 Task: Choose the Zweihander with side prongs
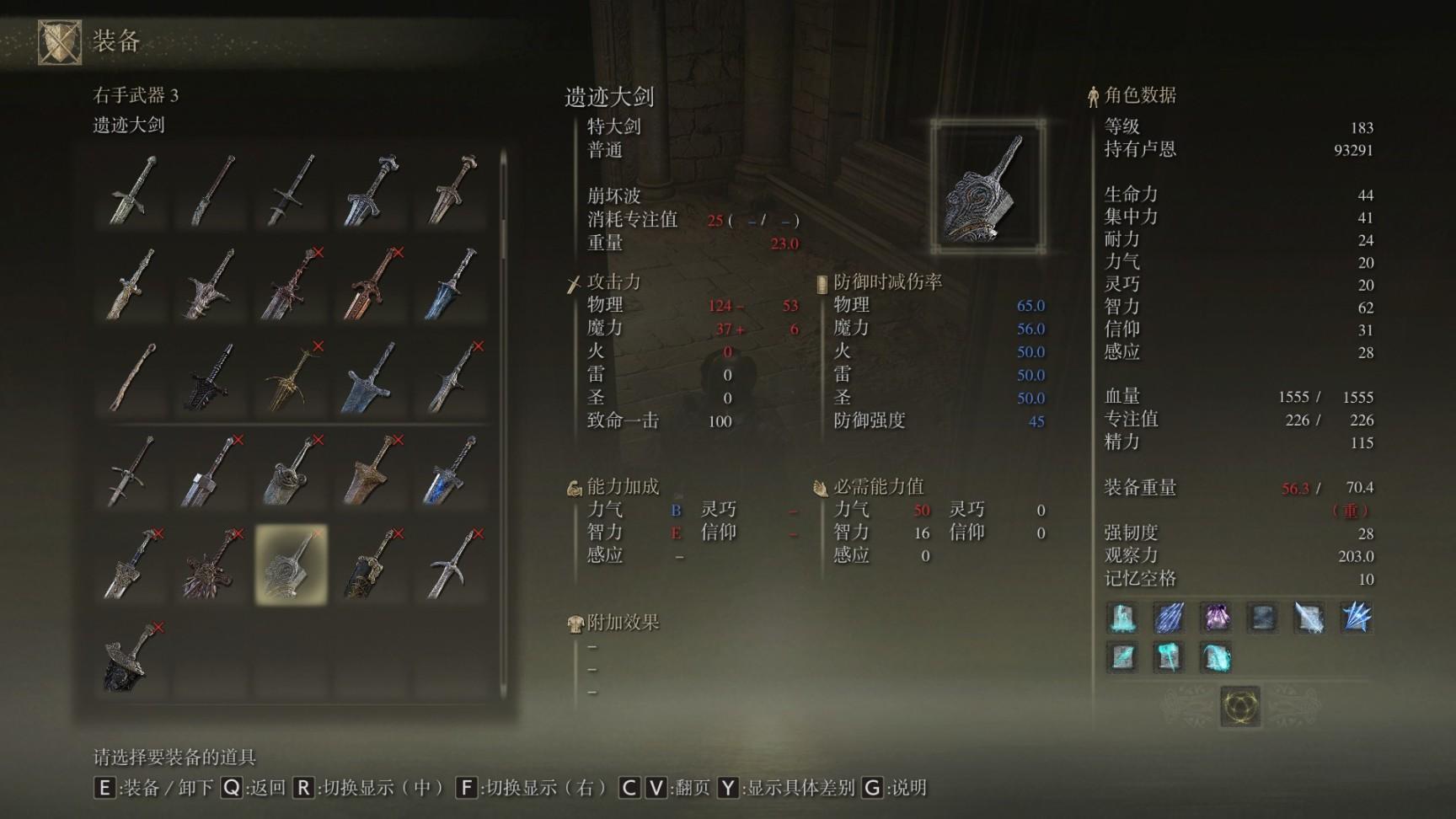click(x=132, y=471)
